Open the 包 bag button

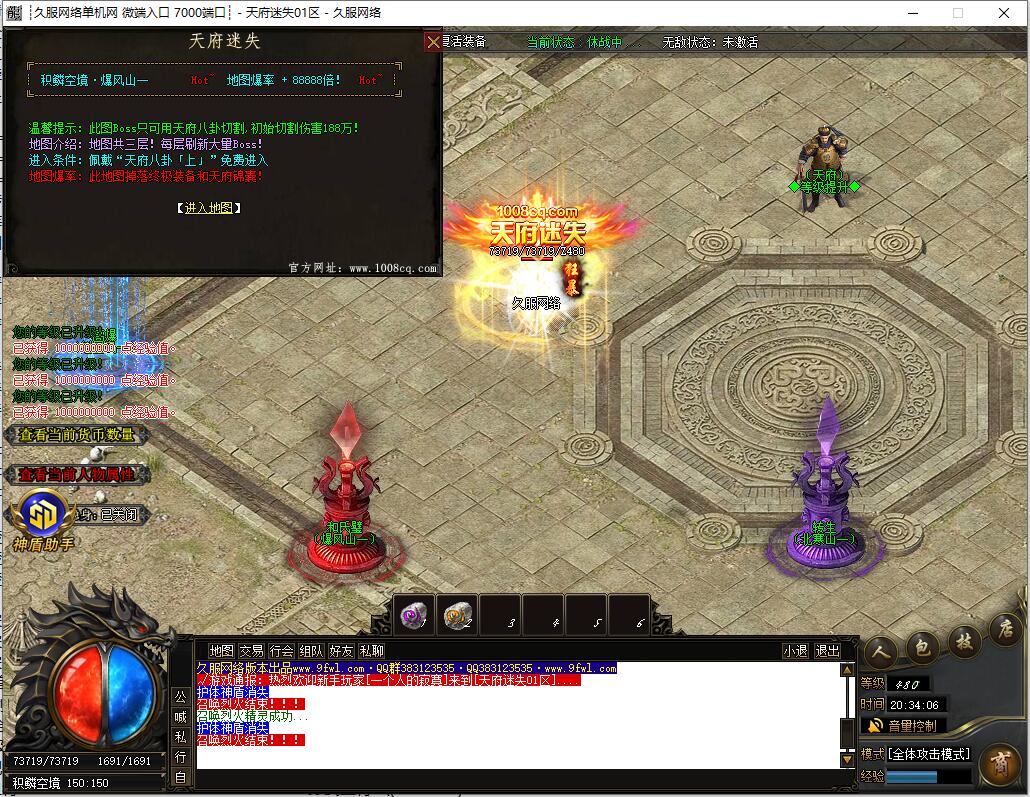coord(921,646)
